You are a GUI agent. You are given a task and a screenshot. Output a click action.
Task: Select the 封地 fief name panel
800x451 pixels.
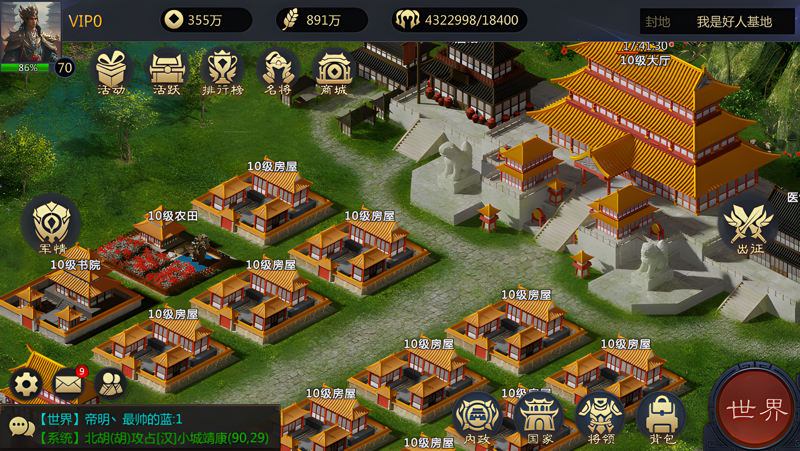point(718,21)
